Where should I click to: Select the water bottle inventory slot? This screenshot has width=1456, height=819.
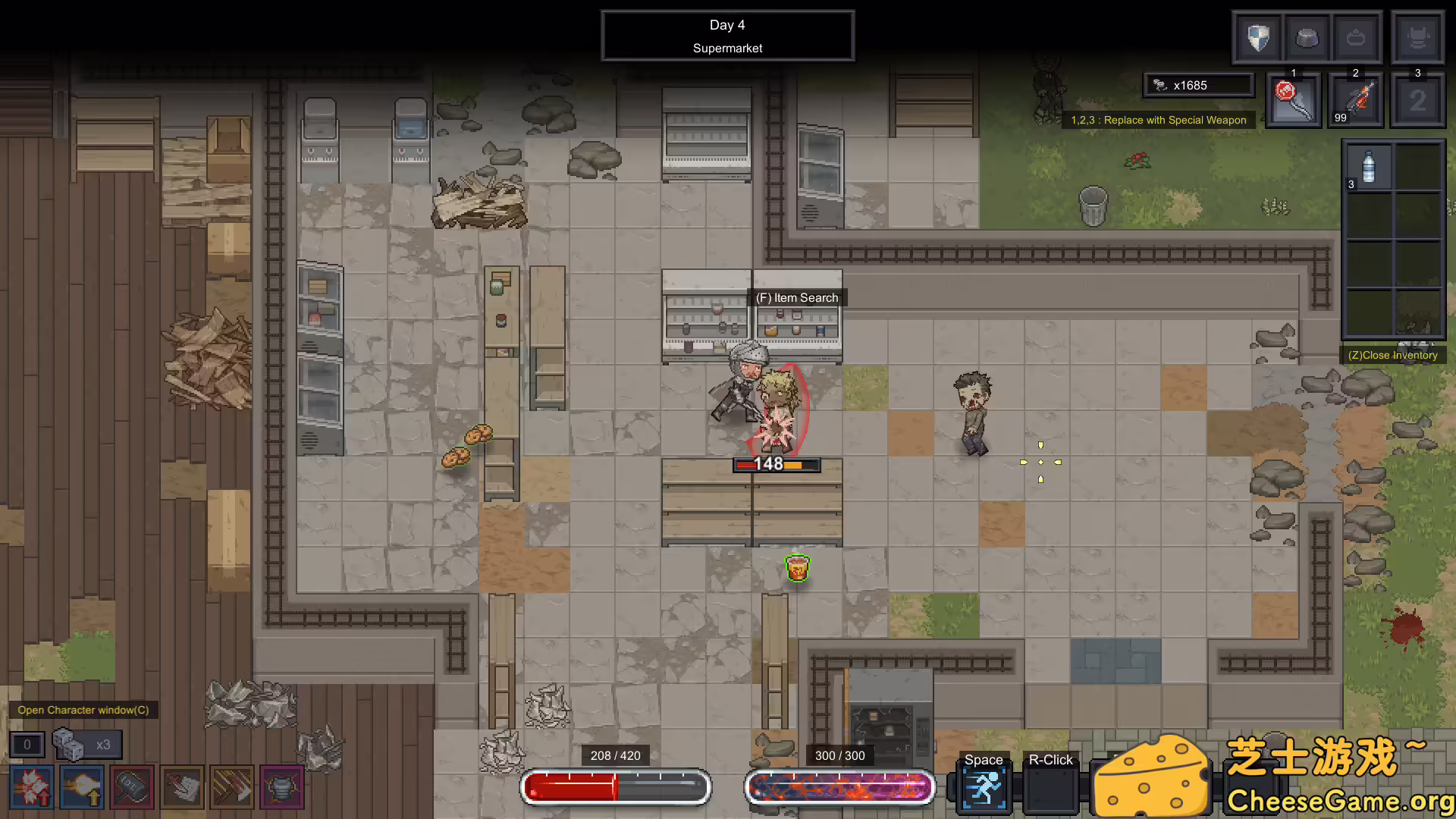1368,167
